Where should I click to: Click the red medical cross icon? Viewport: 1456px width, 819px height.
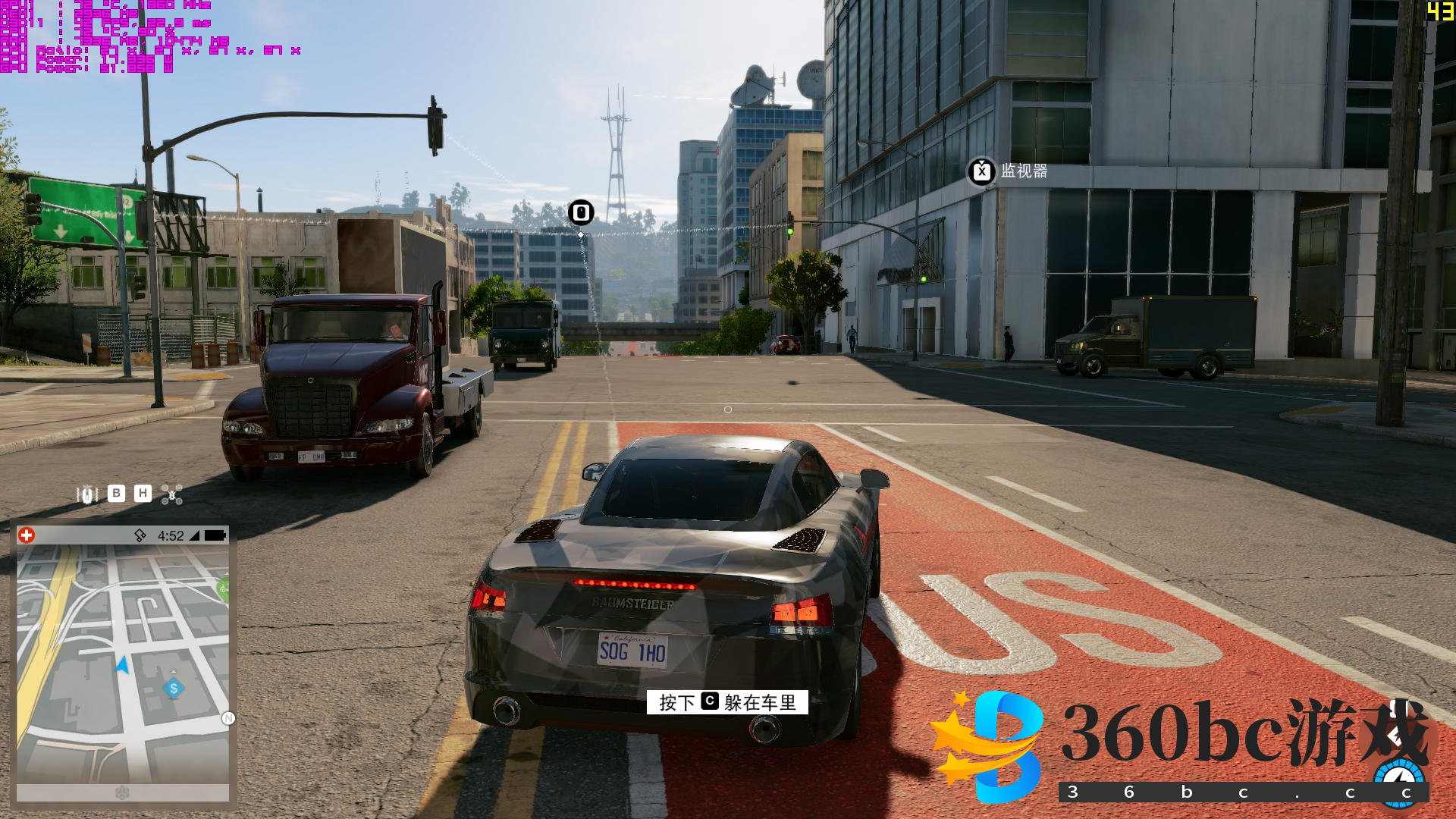point(27,535)
